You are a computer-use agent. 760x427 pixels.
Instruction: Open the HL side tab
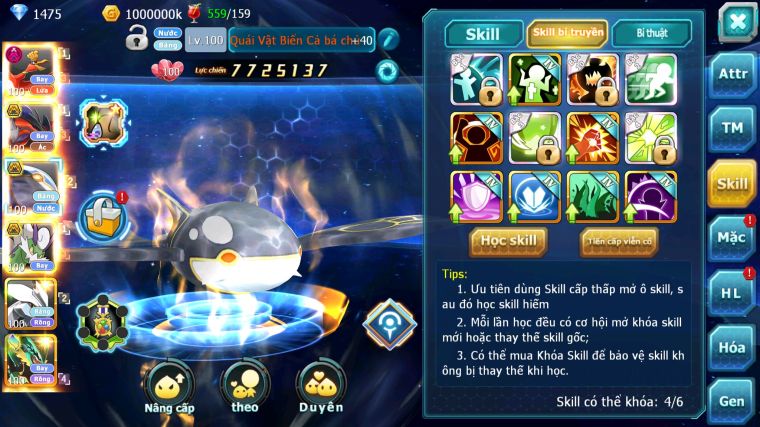(x=731, y=292)
